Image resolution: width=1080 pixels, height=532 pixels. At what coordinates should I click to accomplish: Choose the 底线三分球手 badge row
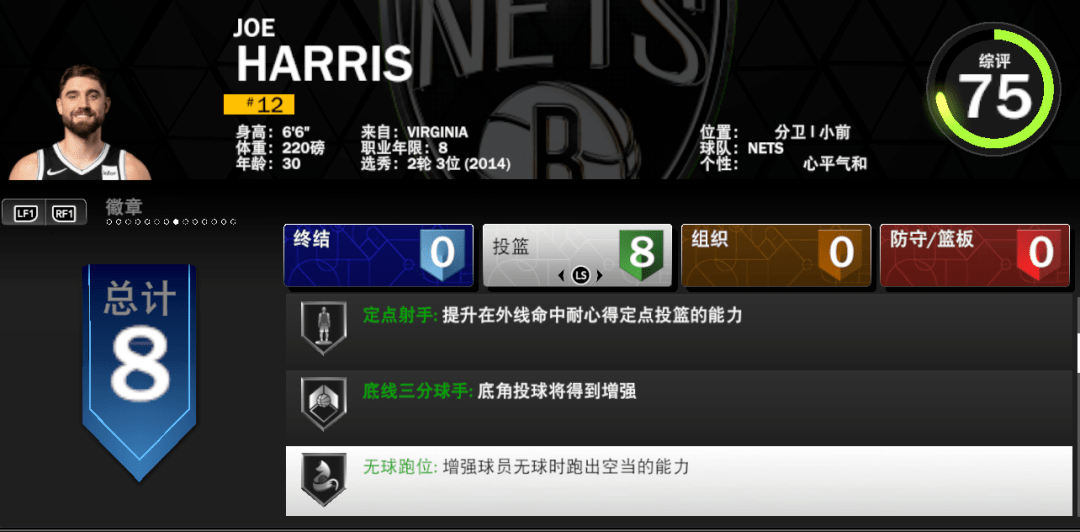[680, 402]
